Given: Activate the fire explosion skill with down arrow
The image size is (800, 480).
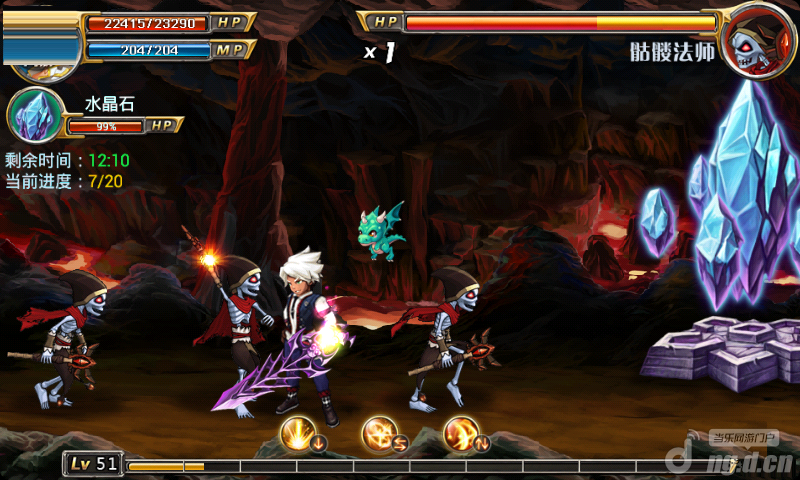Looking at the screenshot, I should (299, 433).
